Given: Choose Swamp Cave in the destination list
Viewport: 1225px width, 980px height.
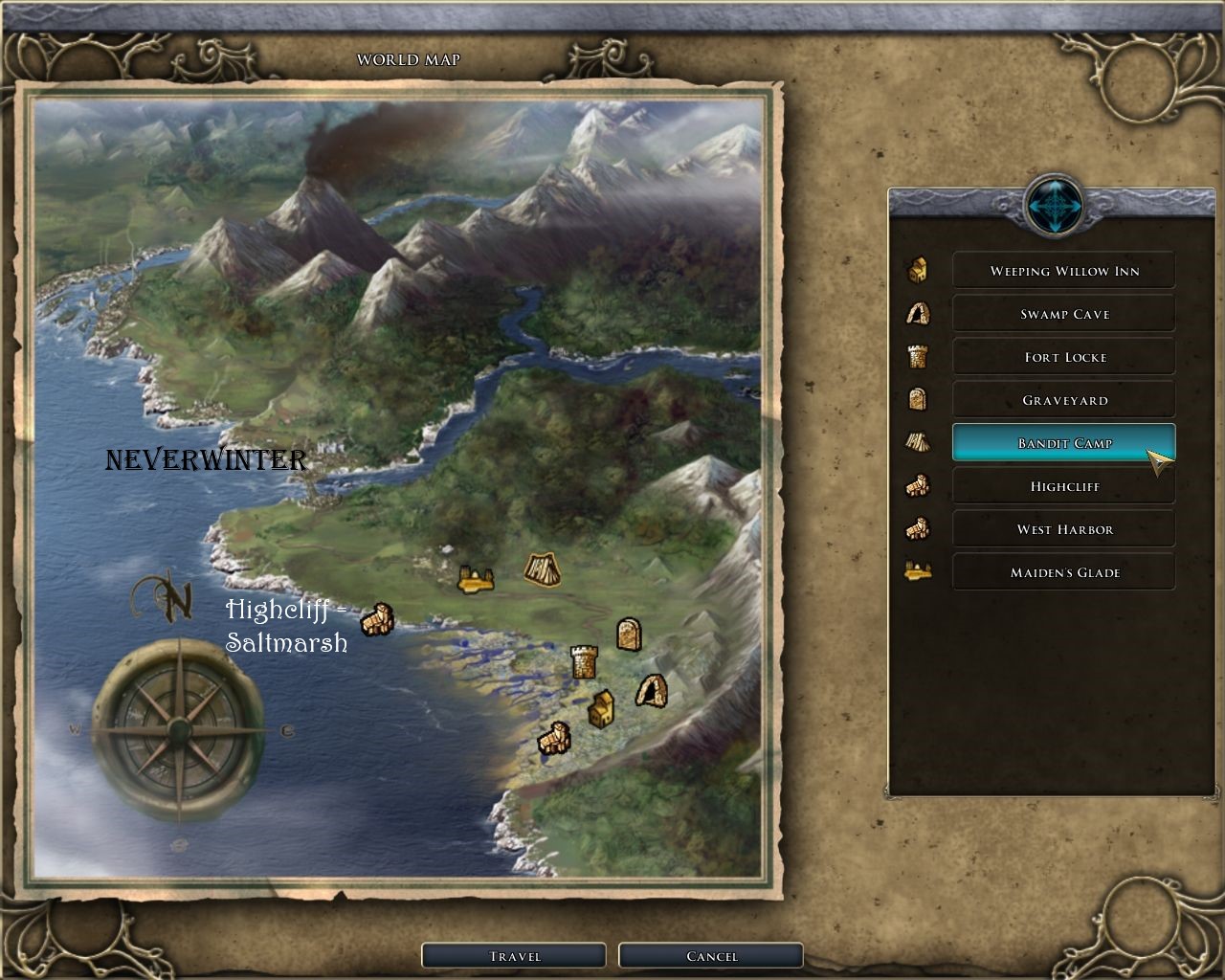Looking at the screenshot, I should (1063, 314).
